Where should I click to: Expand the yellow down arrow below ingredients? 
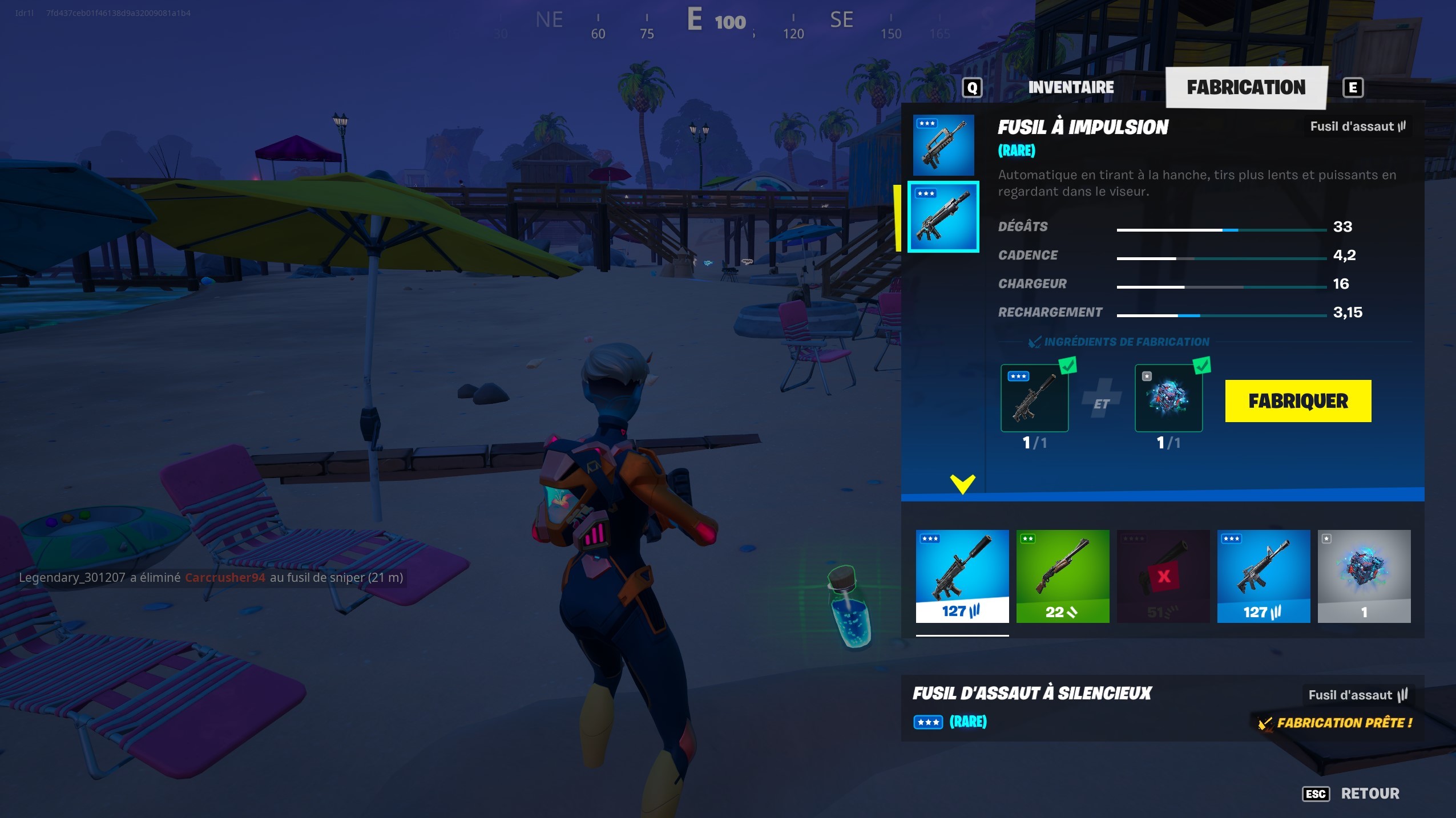(963, 484)
